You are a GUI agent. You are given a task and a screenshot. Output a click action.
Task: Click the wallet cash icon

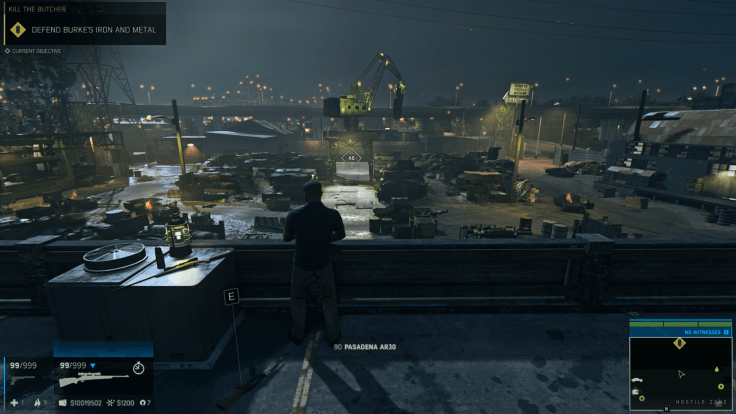tap(62, 402)
